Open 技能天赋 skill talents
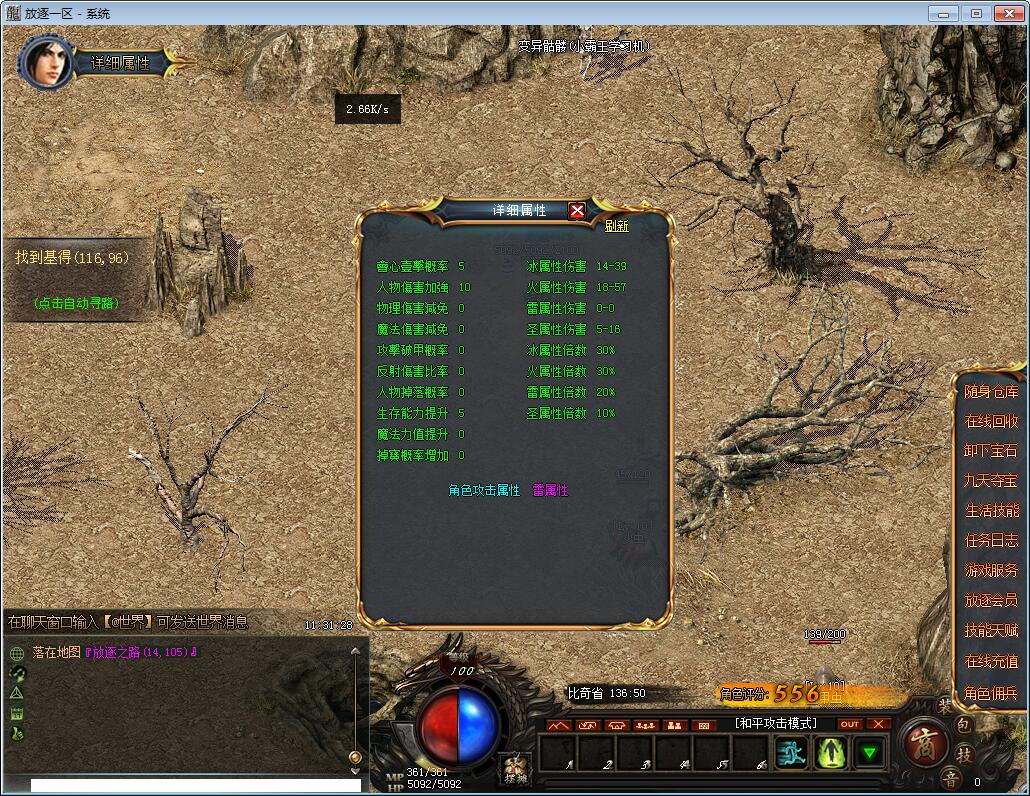Screen dimensions: 1030x796 click(x=991, y=631)
